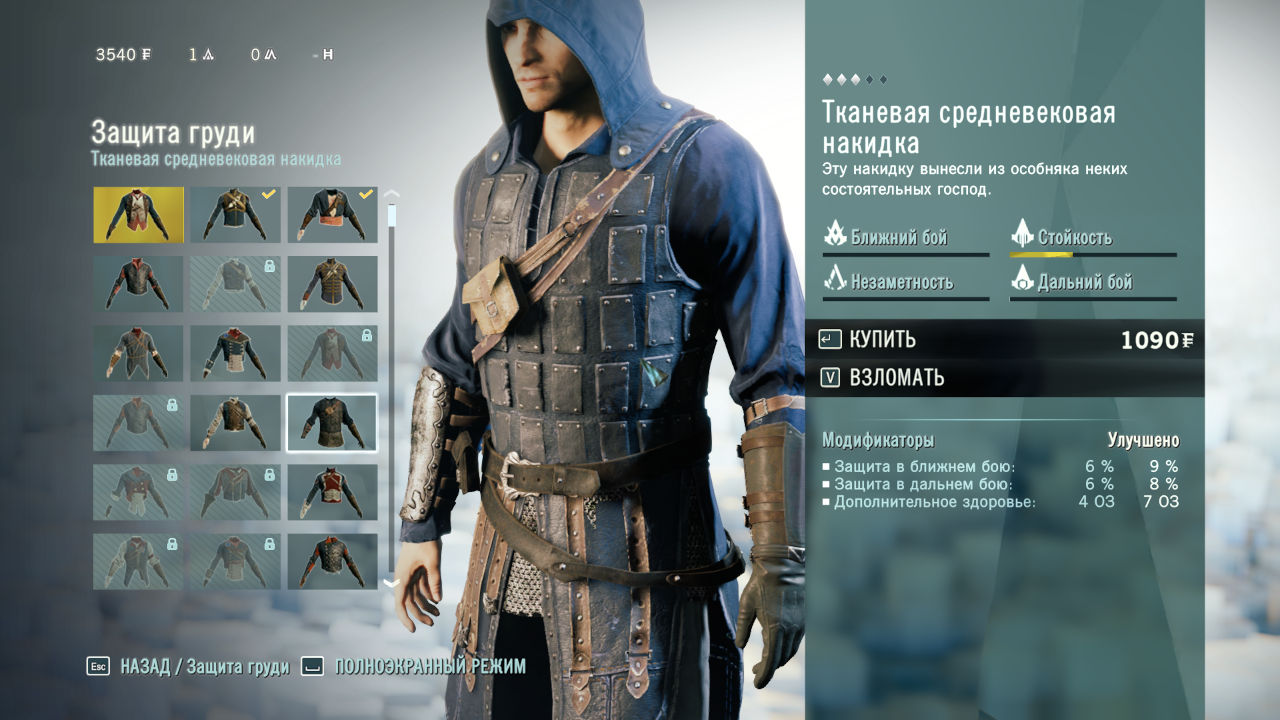1280x720 pixels.
Task: Click the up arrow above the chest list
Action: 391,195
